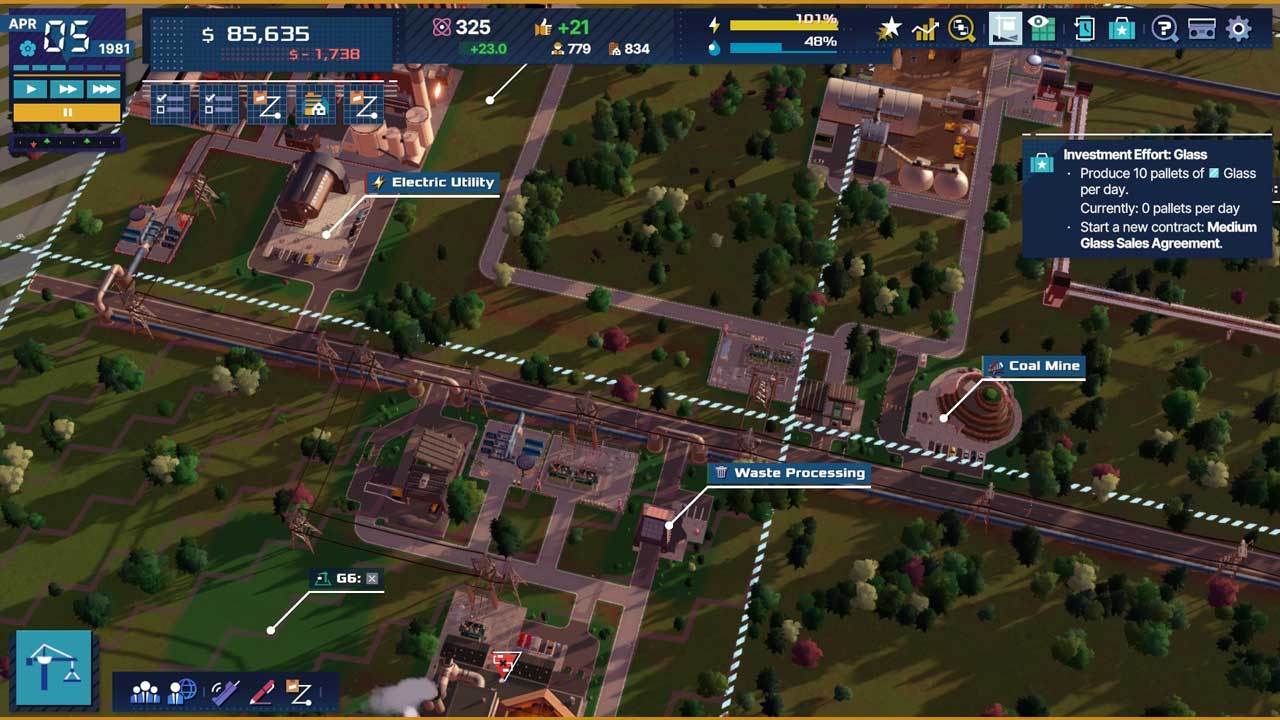Open the Investment Effort: Glass objective

click(1134, 155)
